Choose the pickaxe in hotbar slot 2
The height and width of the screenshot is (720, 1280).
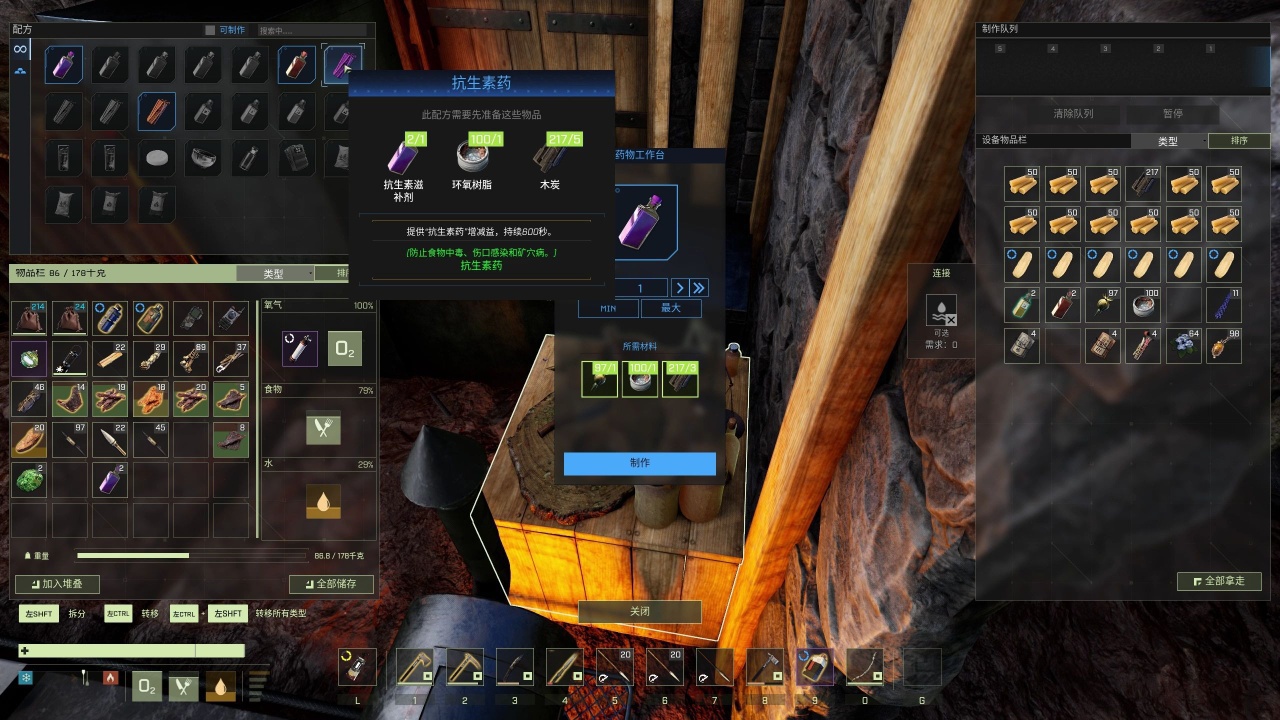click(464, 667)
